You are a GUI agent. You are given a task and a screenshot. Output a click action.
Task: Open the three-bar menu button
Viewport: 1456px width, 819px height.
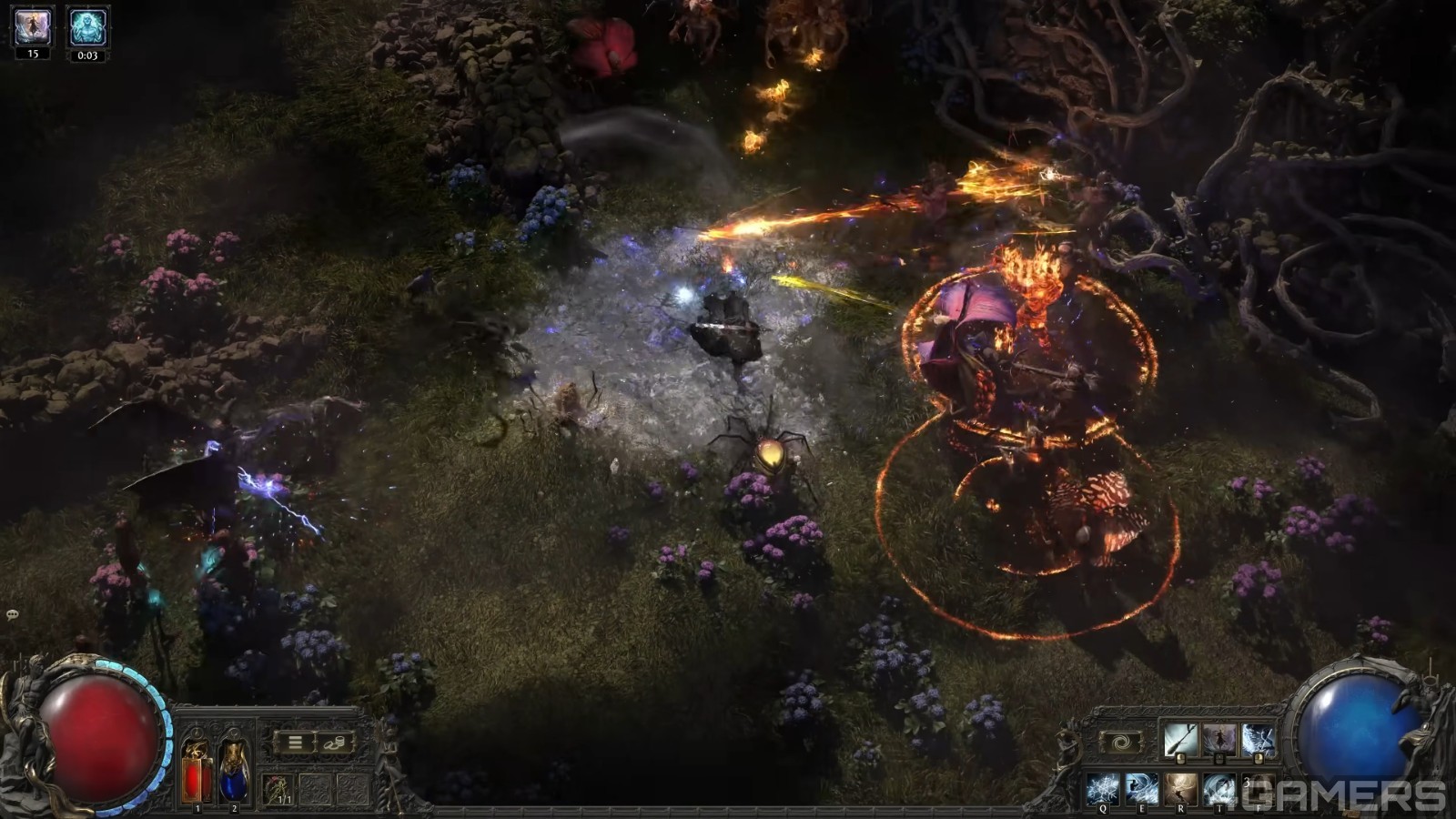click(x=295, y=743)
